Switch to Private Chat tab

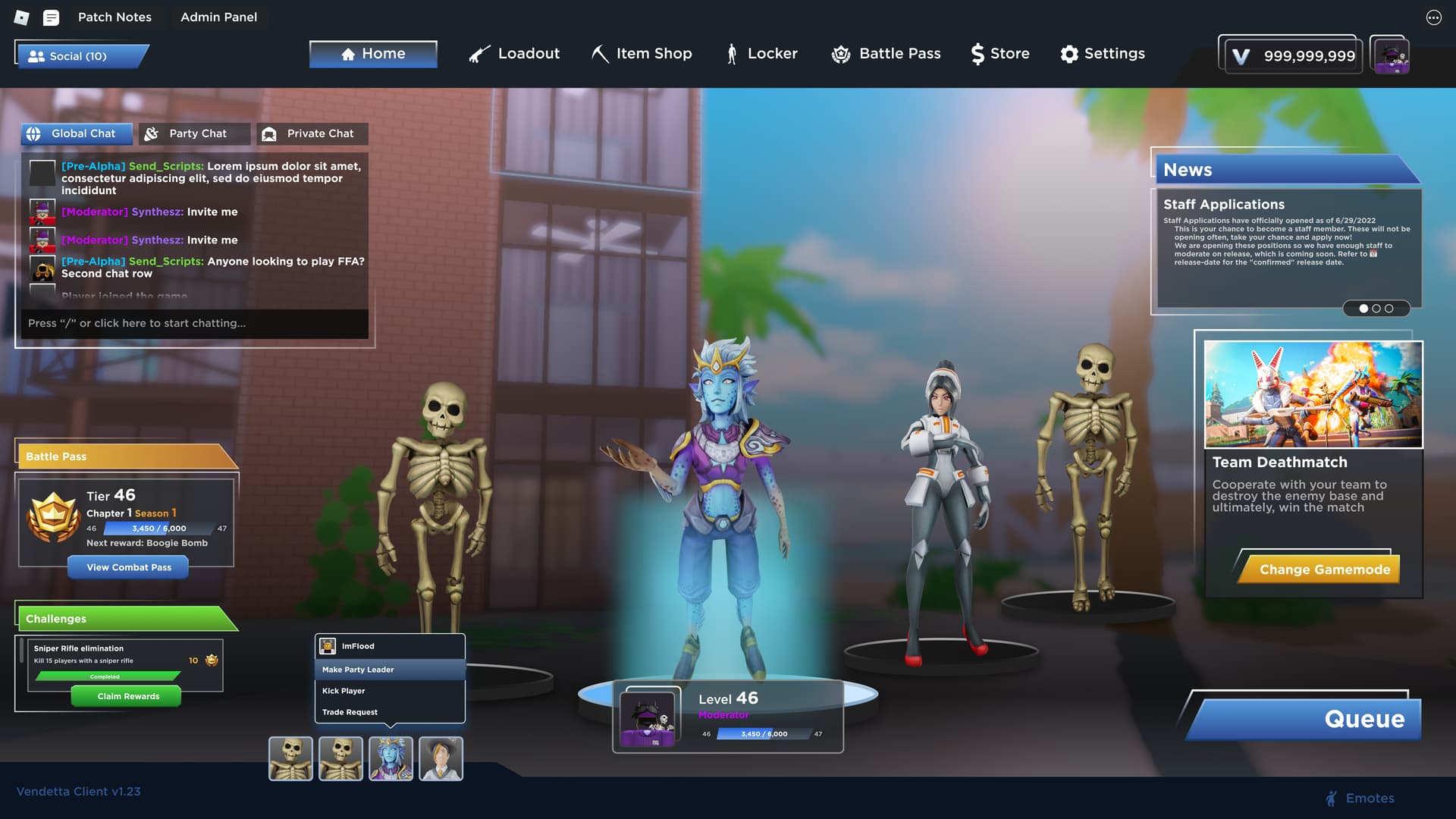[312, 133]
